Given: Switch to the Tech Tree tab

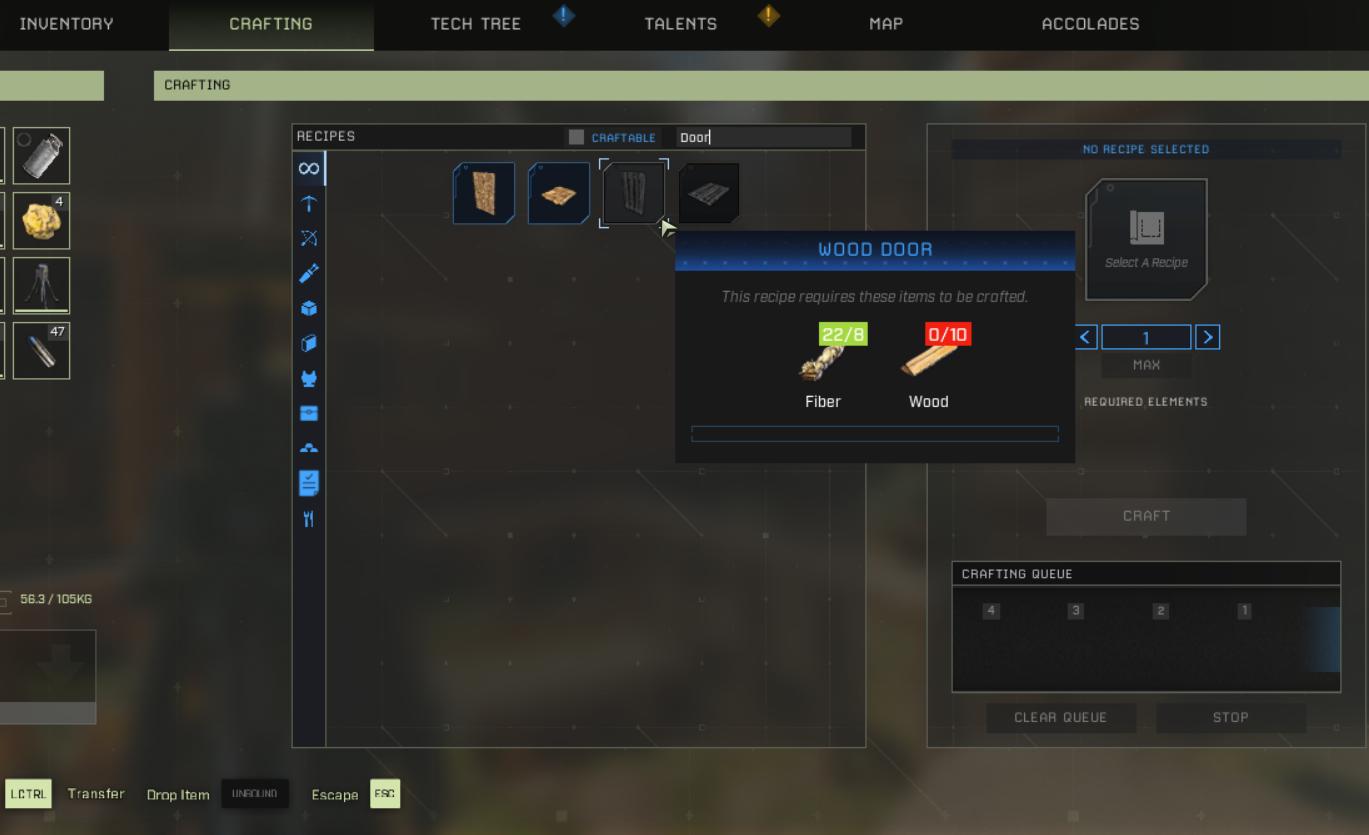Looking at the screenshot, I should coord(476,24).
